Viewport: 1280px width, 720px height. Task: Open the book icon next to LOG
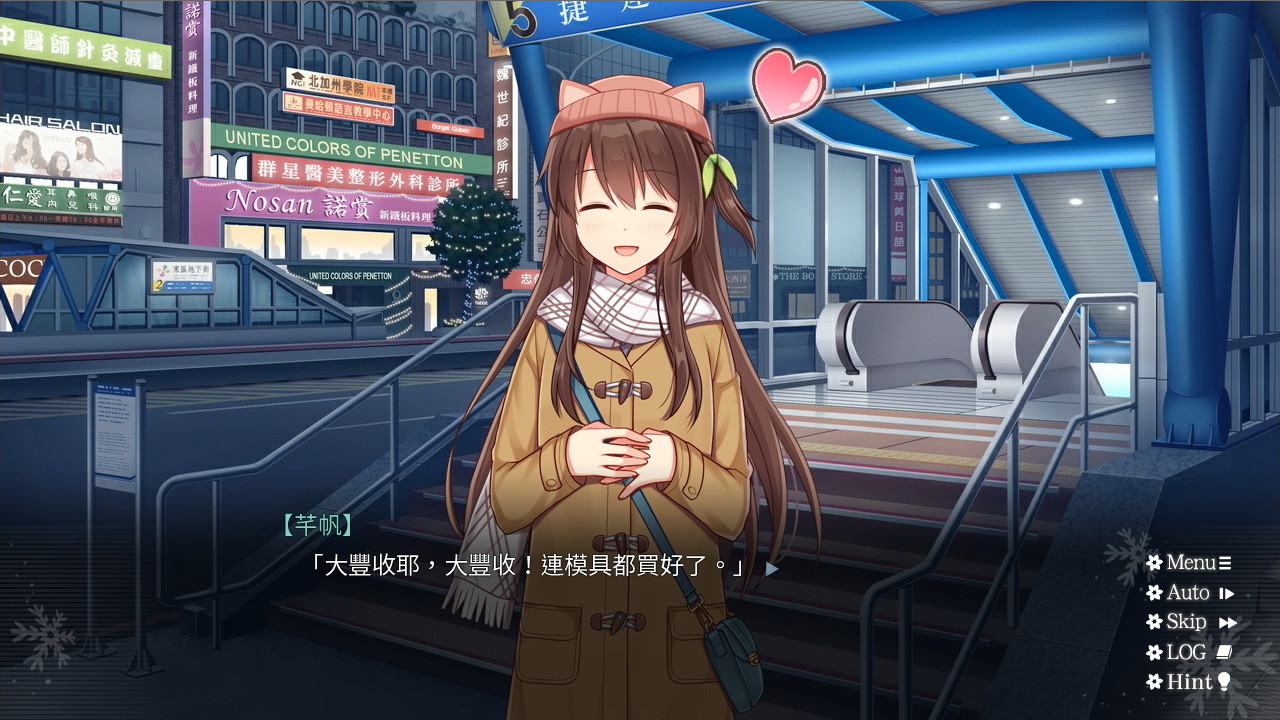(1226, 651)
